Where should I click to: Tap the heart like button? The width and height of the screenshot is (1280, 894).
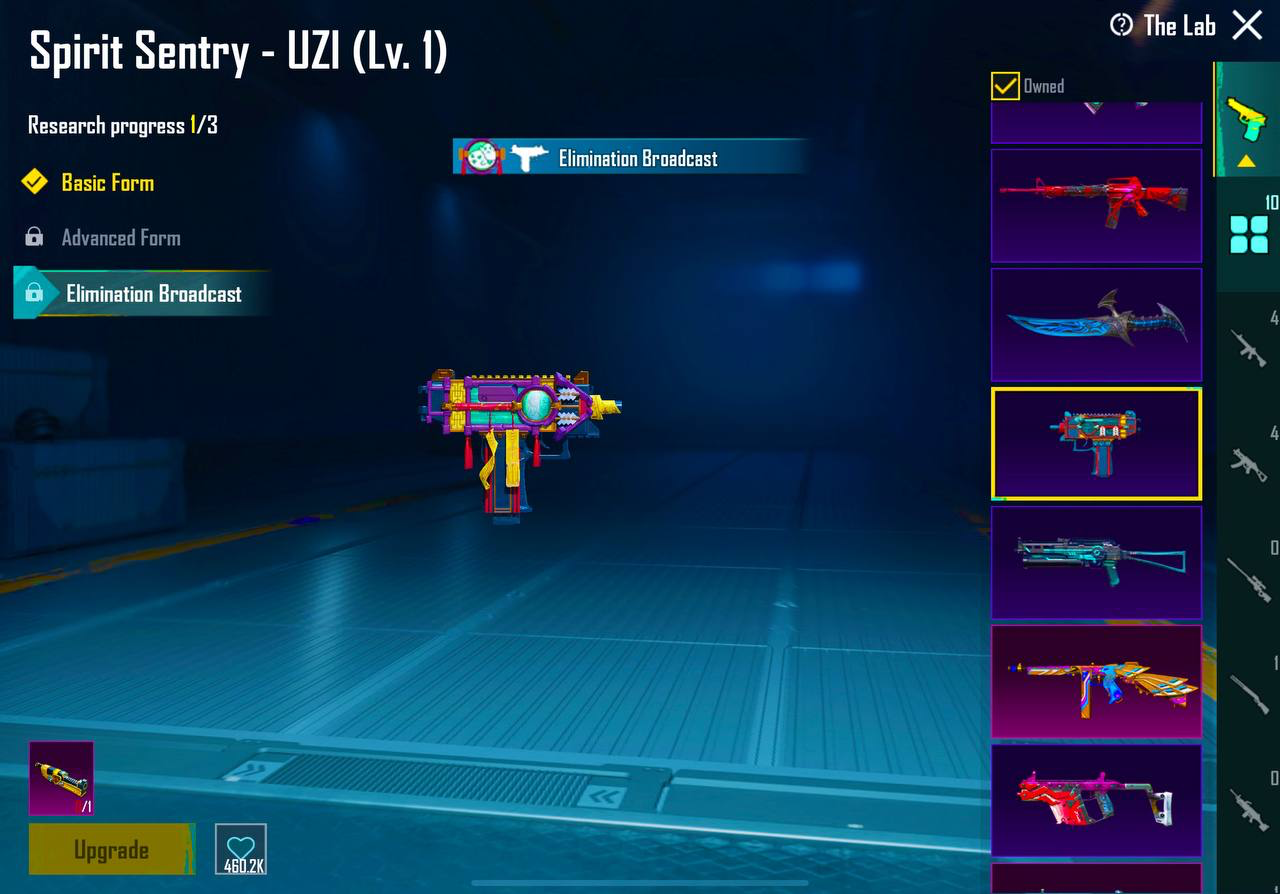coord(241,849)
